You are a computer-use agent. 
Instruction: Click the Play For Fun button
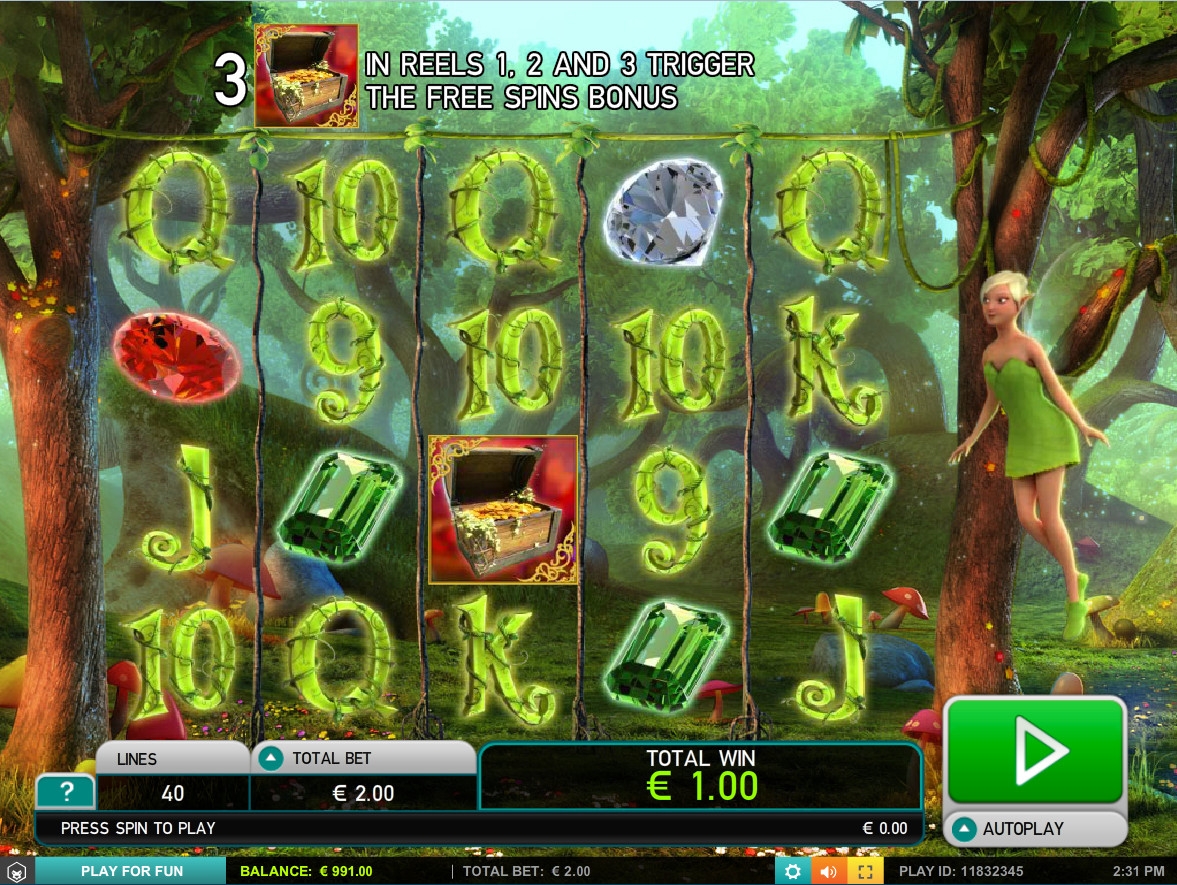coord(131,871)
